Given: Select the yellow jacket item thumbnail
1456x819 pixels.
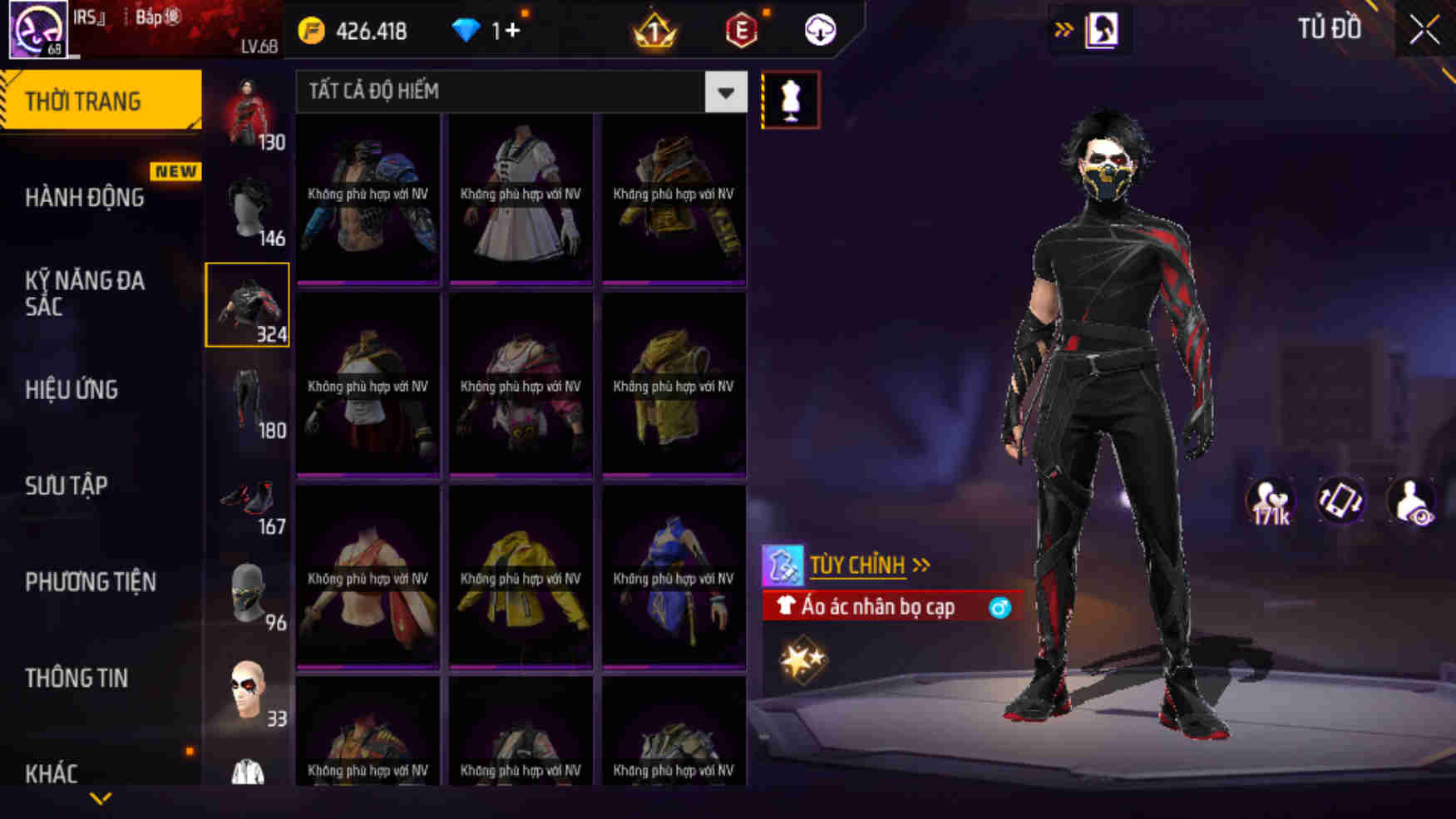Looking at the screenshot, I should 520,574.
